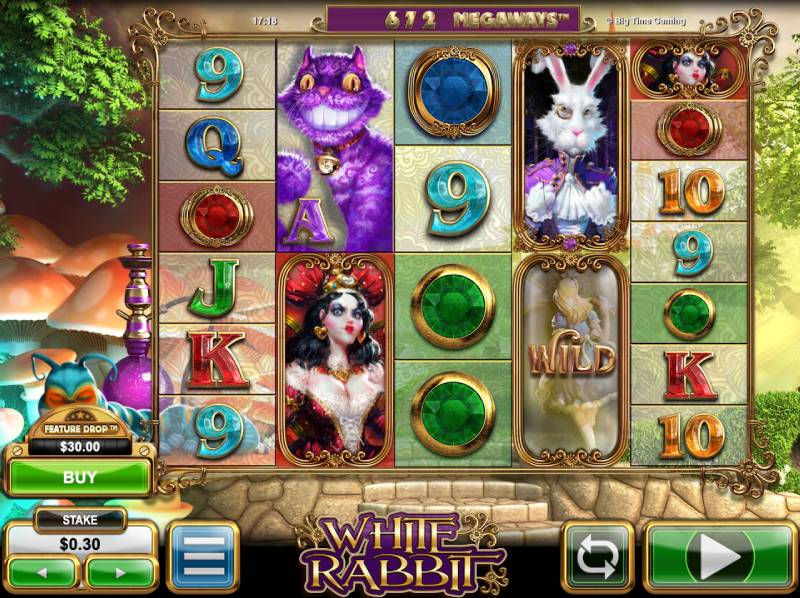Buy the Feature Drop for $30.00

point(79,477)
